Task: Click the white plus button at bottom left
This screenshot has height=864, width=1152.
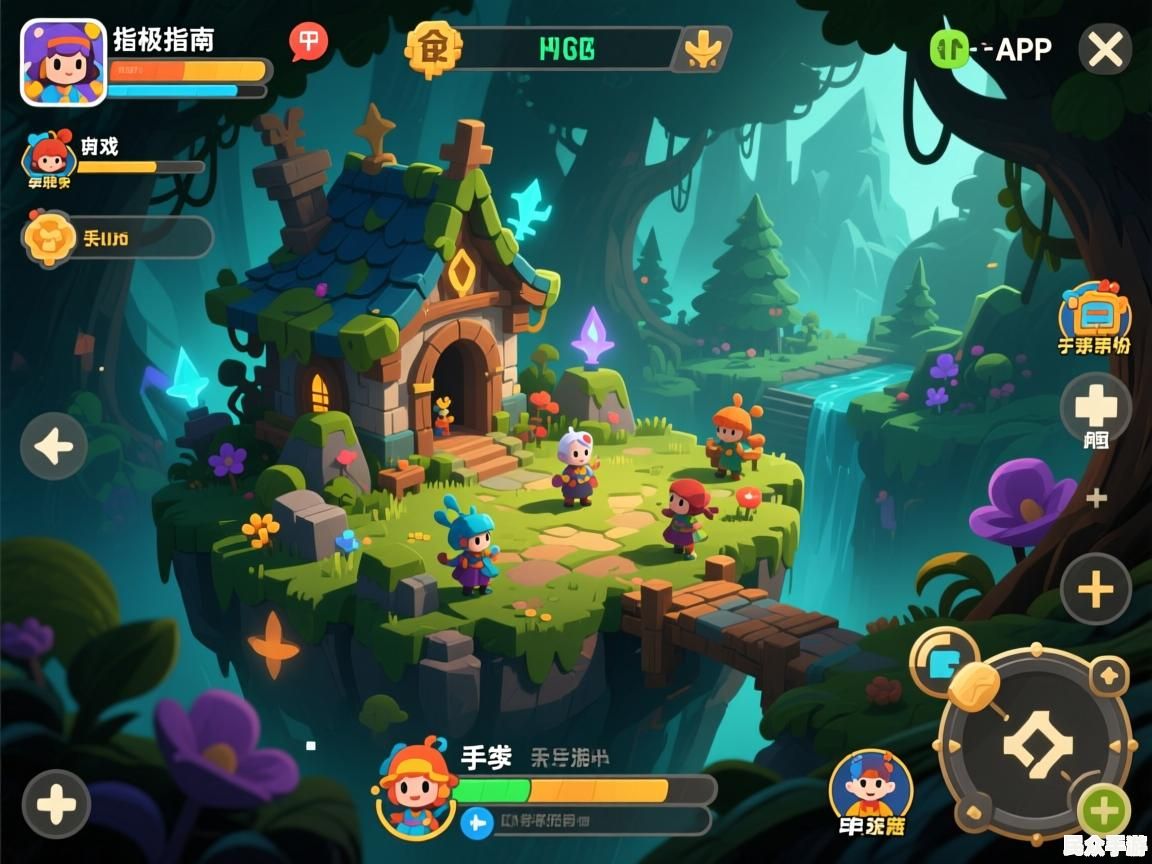Action: [x=56, y=804]
